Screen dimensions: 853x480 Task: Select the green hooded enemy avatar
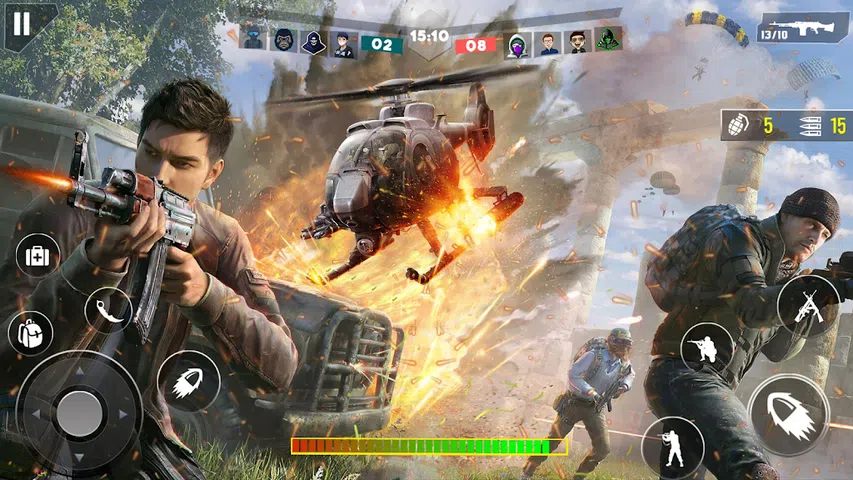coord(609,41)
